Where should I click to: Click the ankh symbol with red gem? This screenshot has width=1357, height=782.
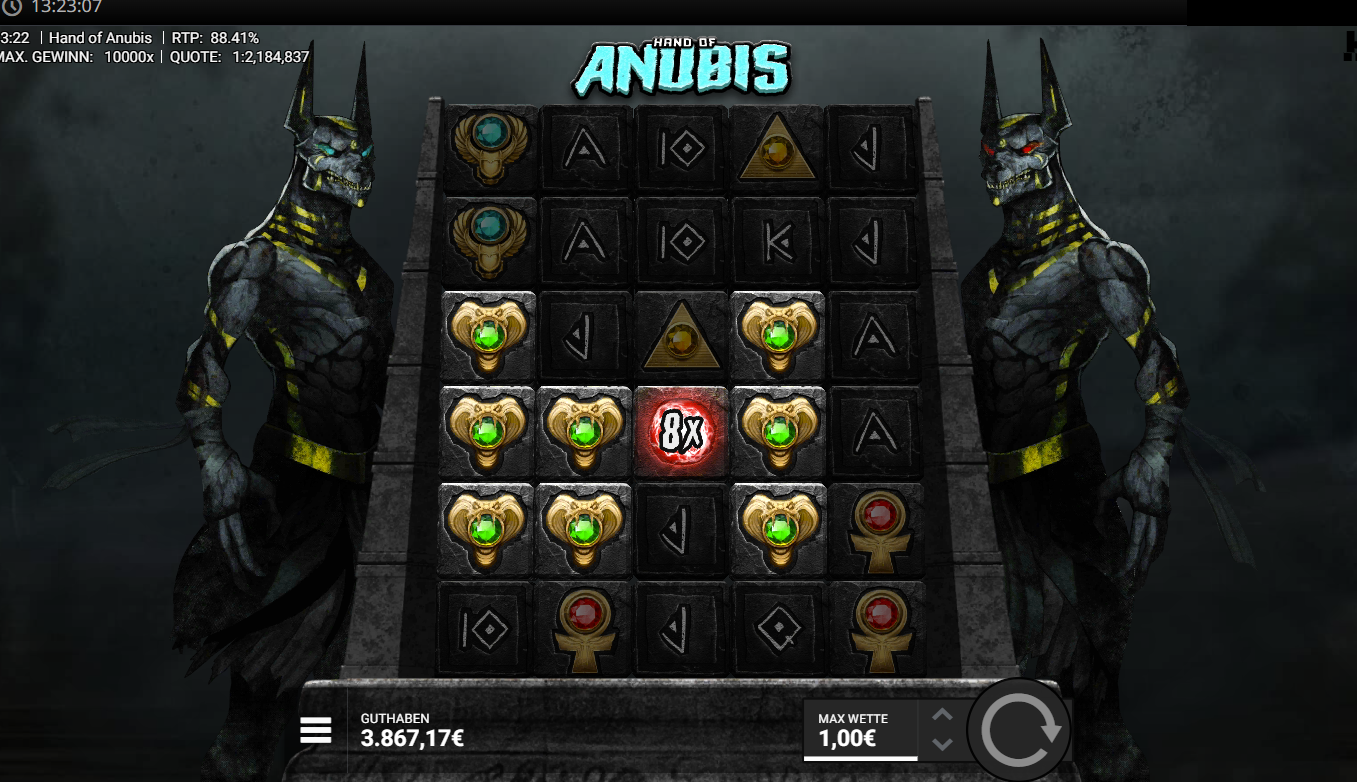tap(875, 529)
